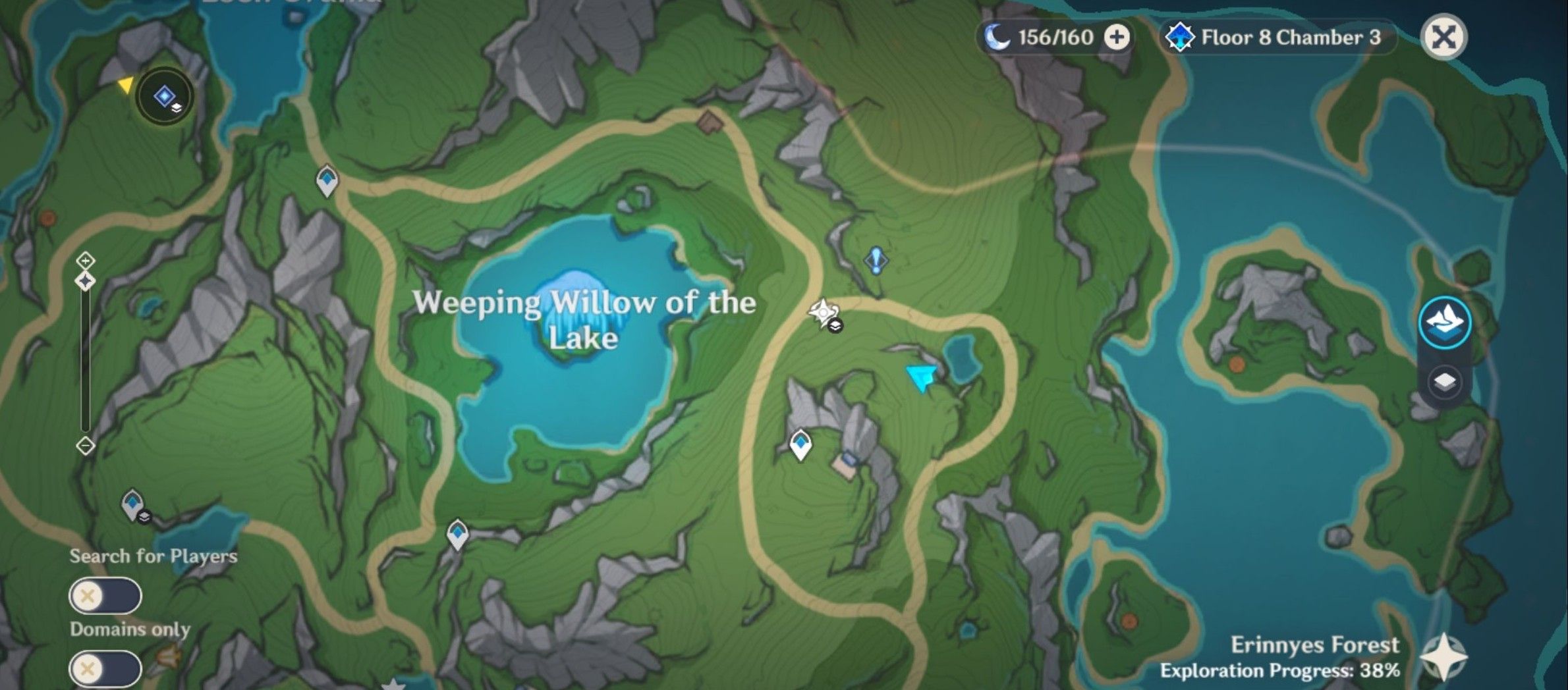Click the Spiral Abyss icon beside Floor 8 Chamber 3
Image resolution: width=1568 pixels, height=690 pixels.
coord(1181,38)
